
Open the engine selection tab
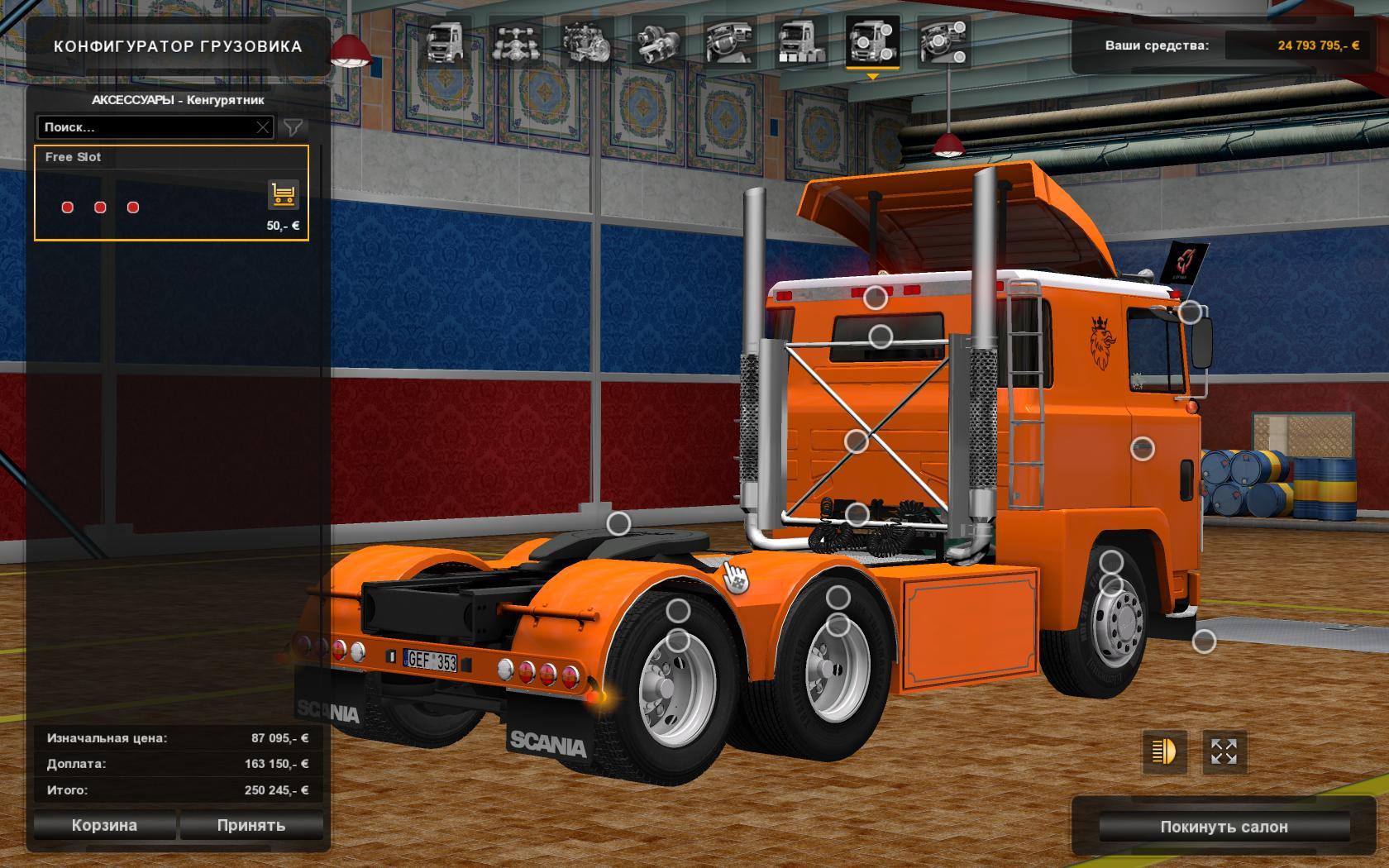pos(586,43)
